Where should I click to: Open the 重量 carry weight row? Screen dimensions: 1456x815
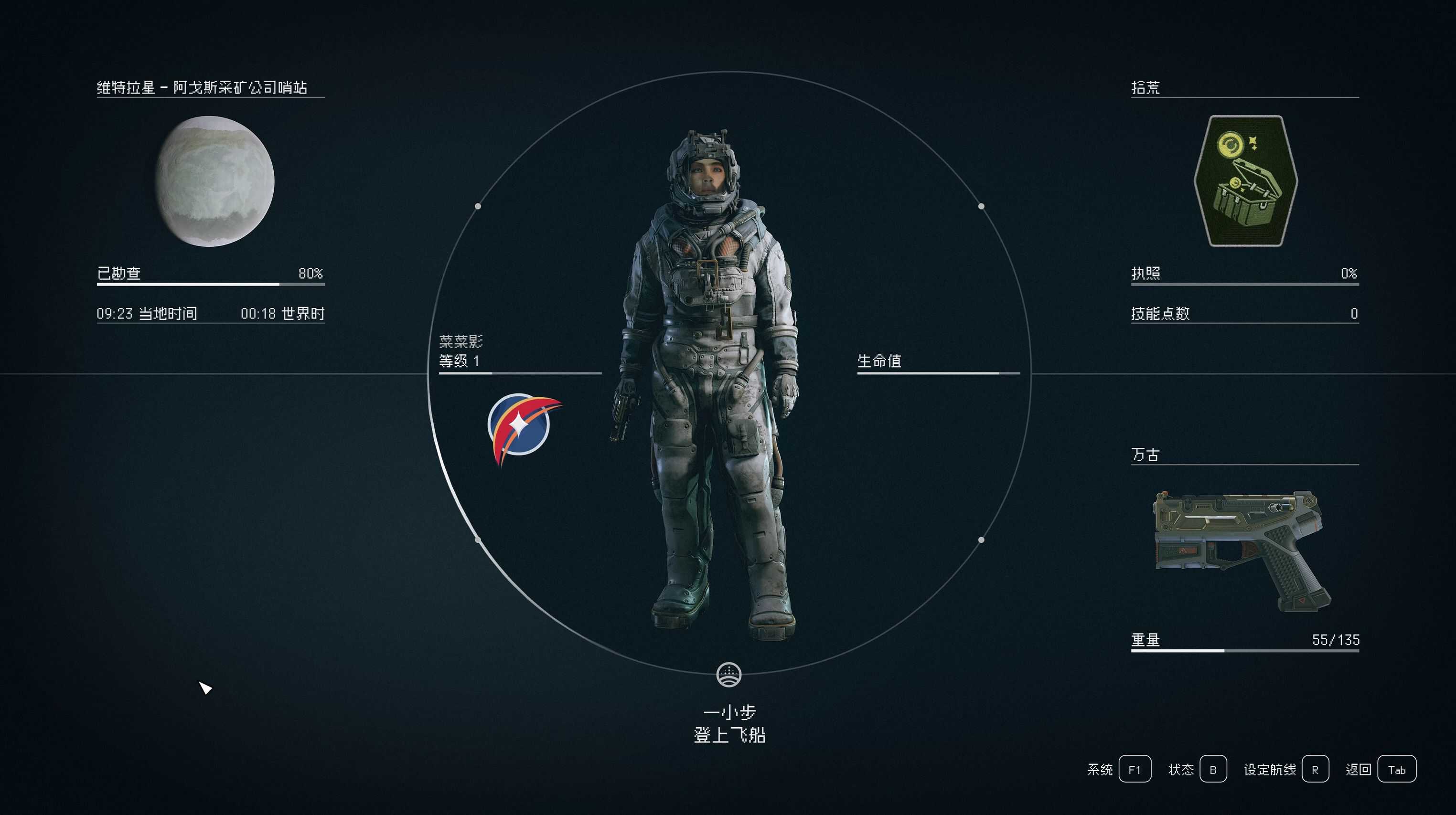(x=1244, y=640)
